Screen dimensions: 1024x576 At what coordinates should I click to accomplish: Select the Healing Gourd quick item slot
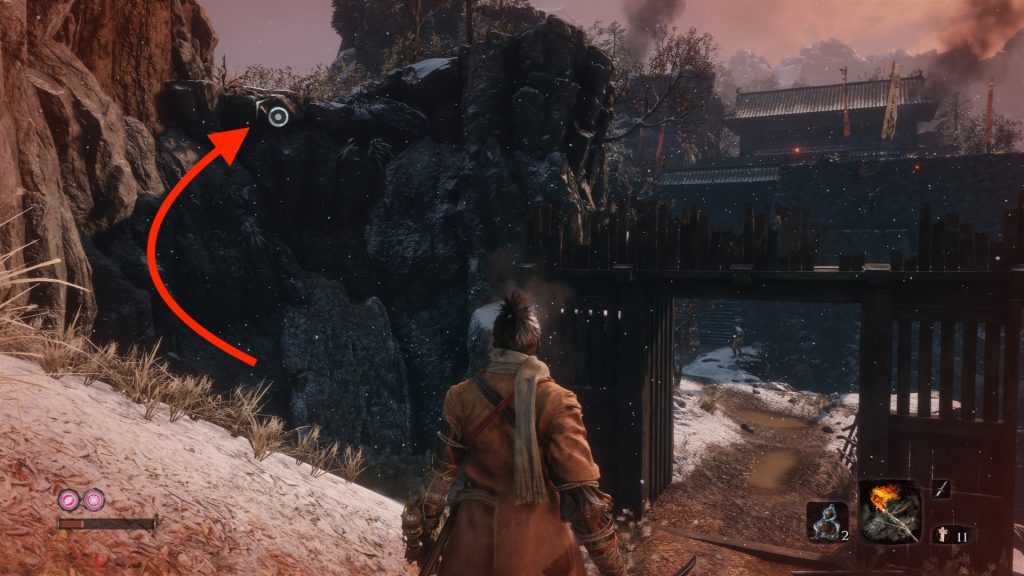pos(826,522)
